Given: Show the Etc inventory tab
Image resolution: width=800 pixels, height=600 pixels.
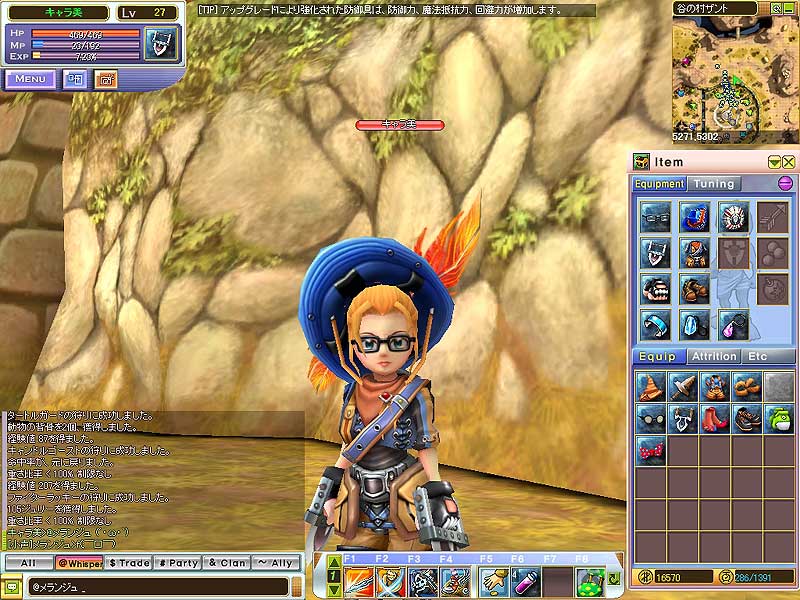Looking at the screenshot, I should coord(757,356).
